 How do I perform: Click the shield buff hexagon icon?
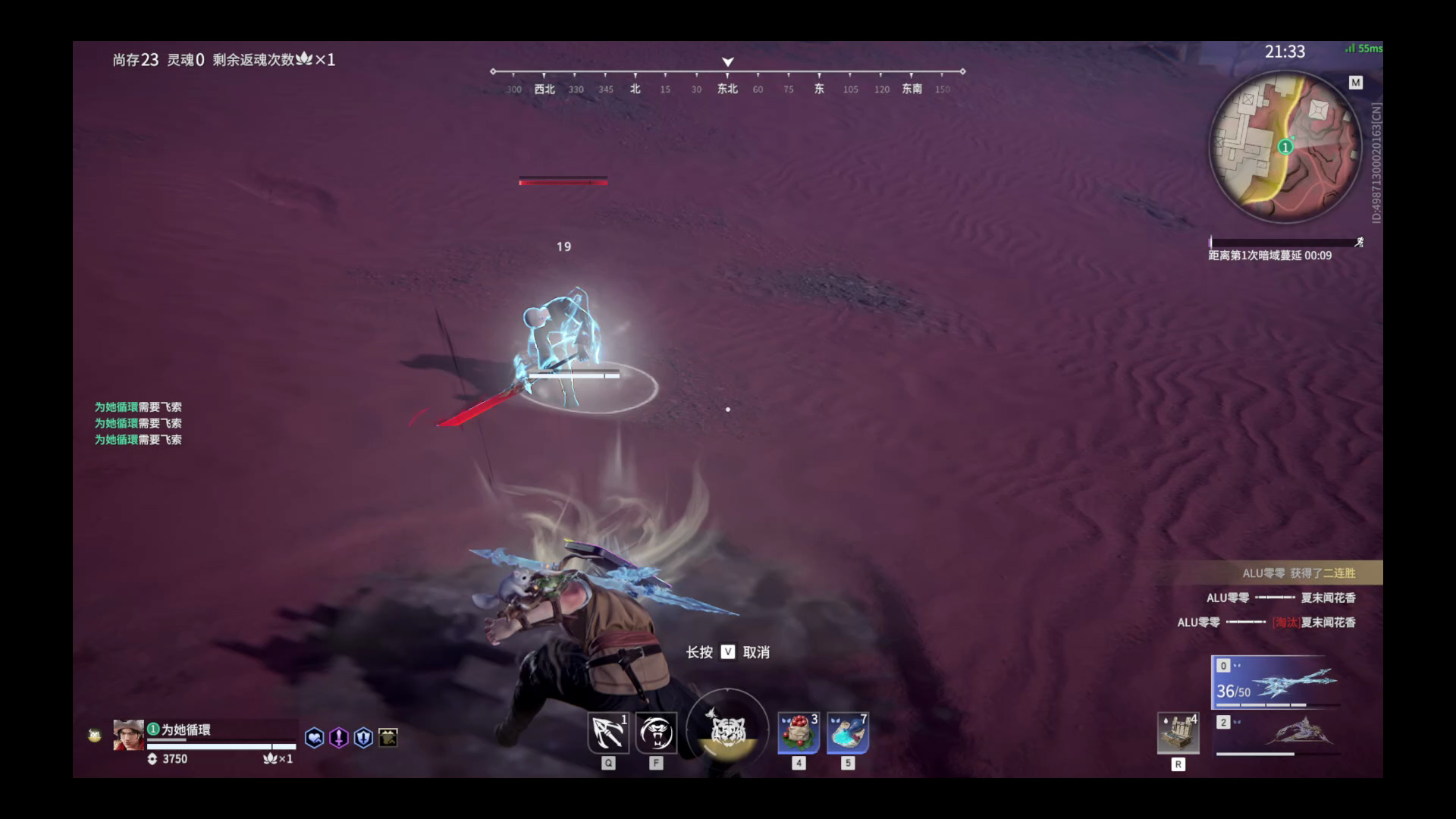(x=362, y=738)
